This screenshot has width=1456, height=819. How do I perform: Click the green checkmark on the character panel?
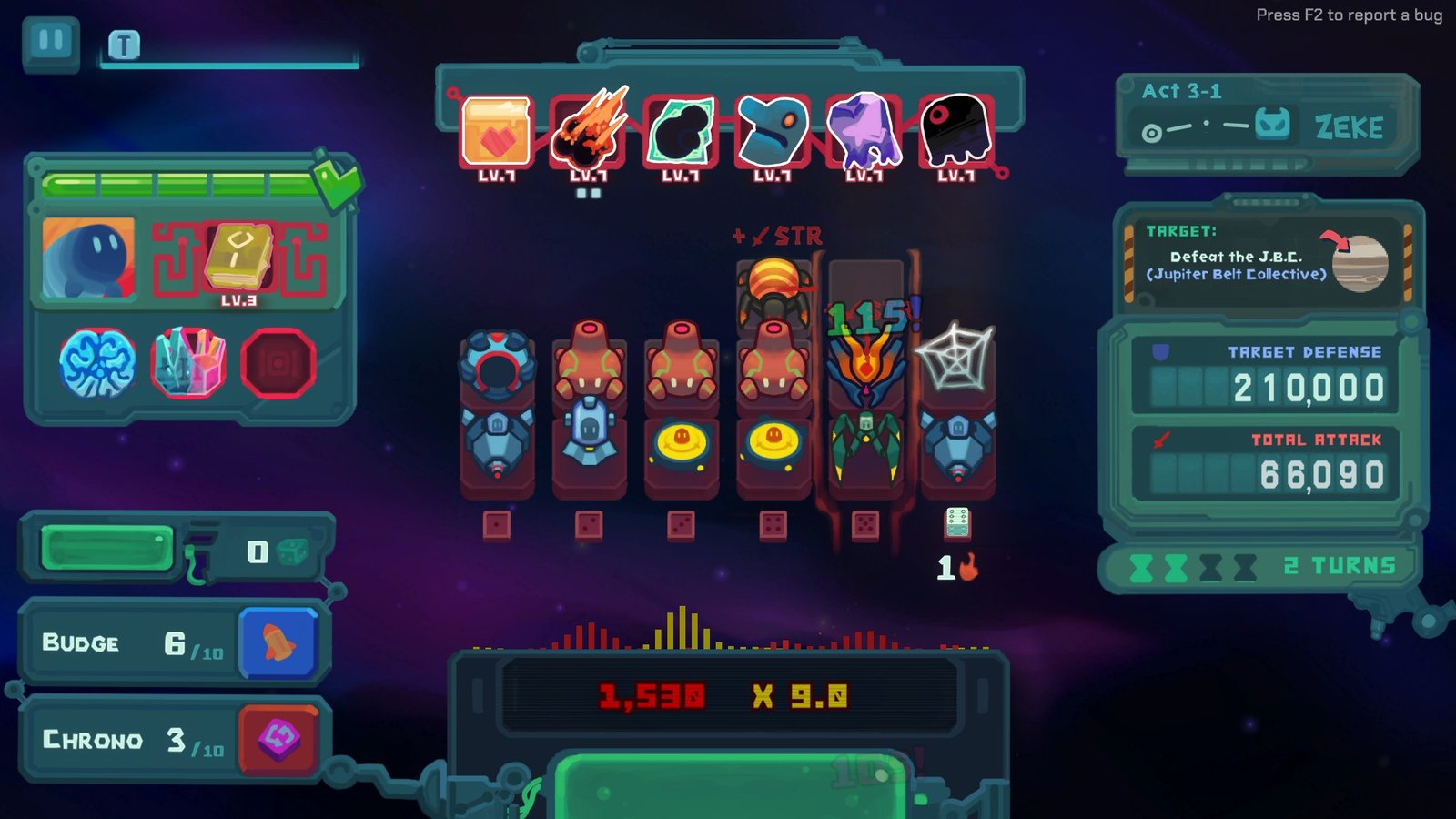tap(336, 181)
